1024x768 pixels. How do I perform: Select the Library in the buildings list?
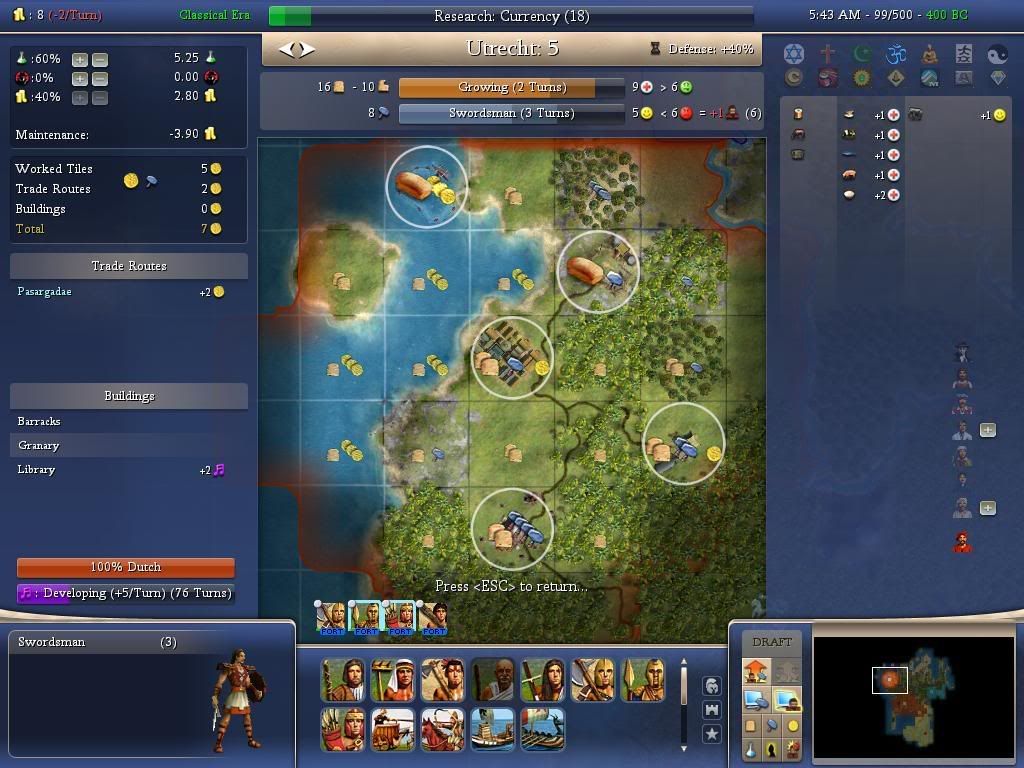[36, 469]
